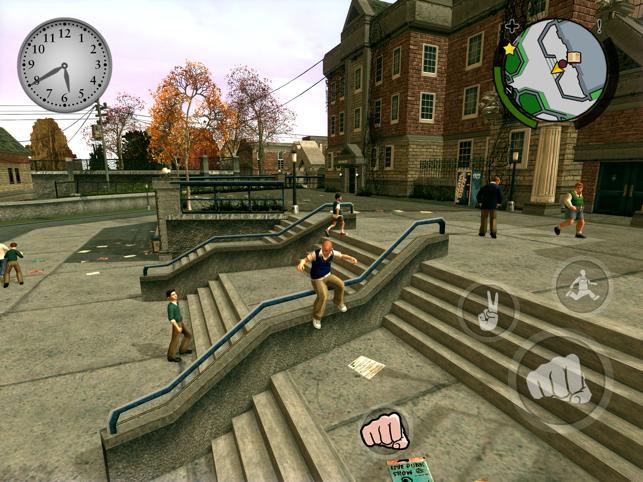Select the parcel box marker on minimap
The width and height of the screenshot is (643, 482).
click(573, 58)
